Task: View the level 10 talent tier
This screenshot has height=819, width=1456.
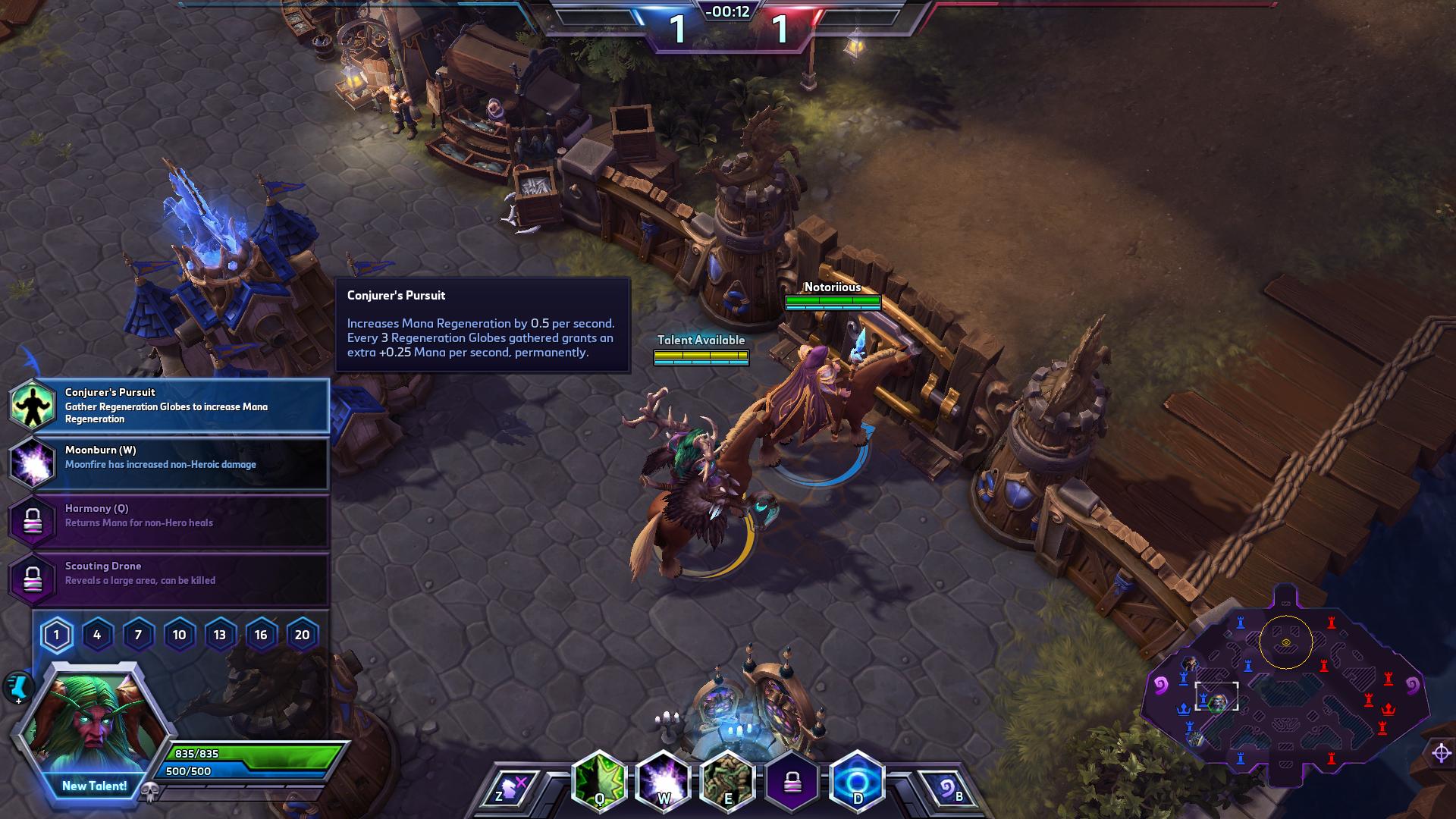Action: coord(179,635)
